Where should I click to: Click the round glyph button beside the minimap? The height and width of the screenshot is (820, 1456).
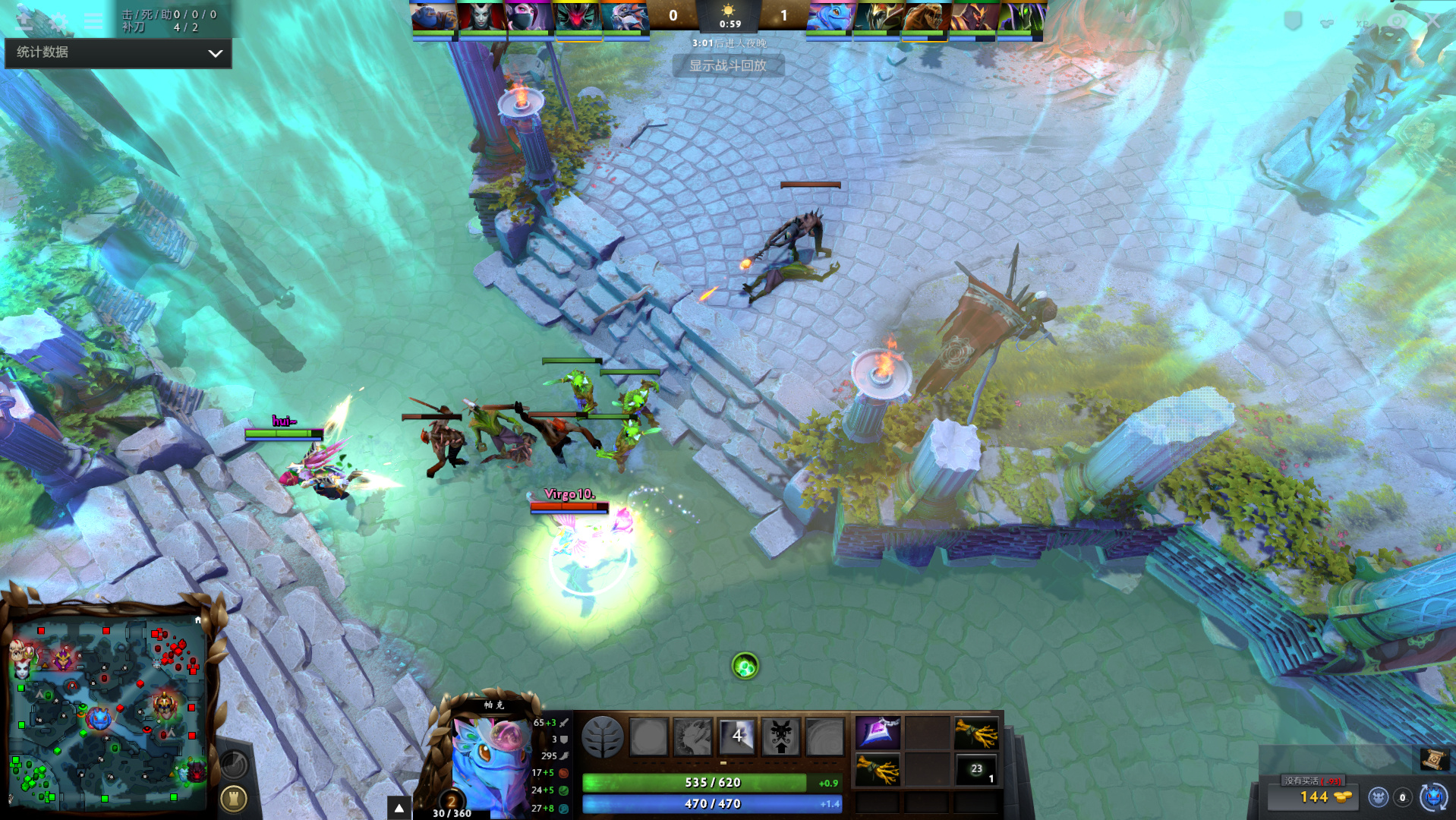coord(233,798)
